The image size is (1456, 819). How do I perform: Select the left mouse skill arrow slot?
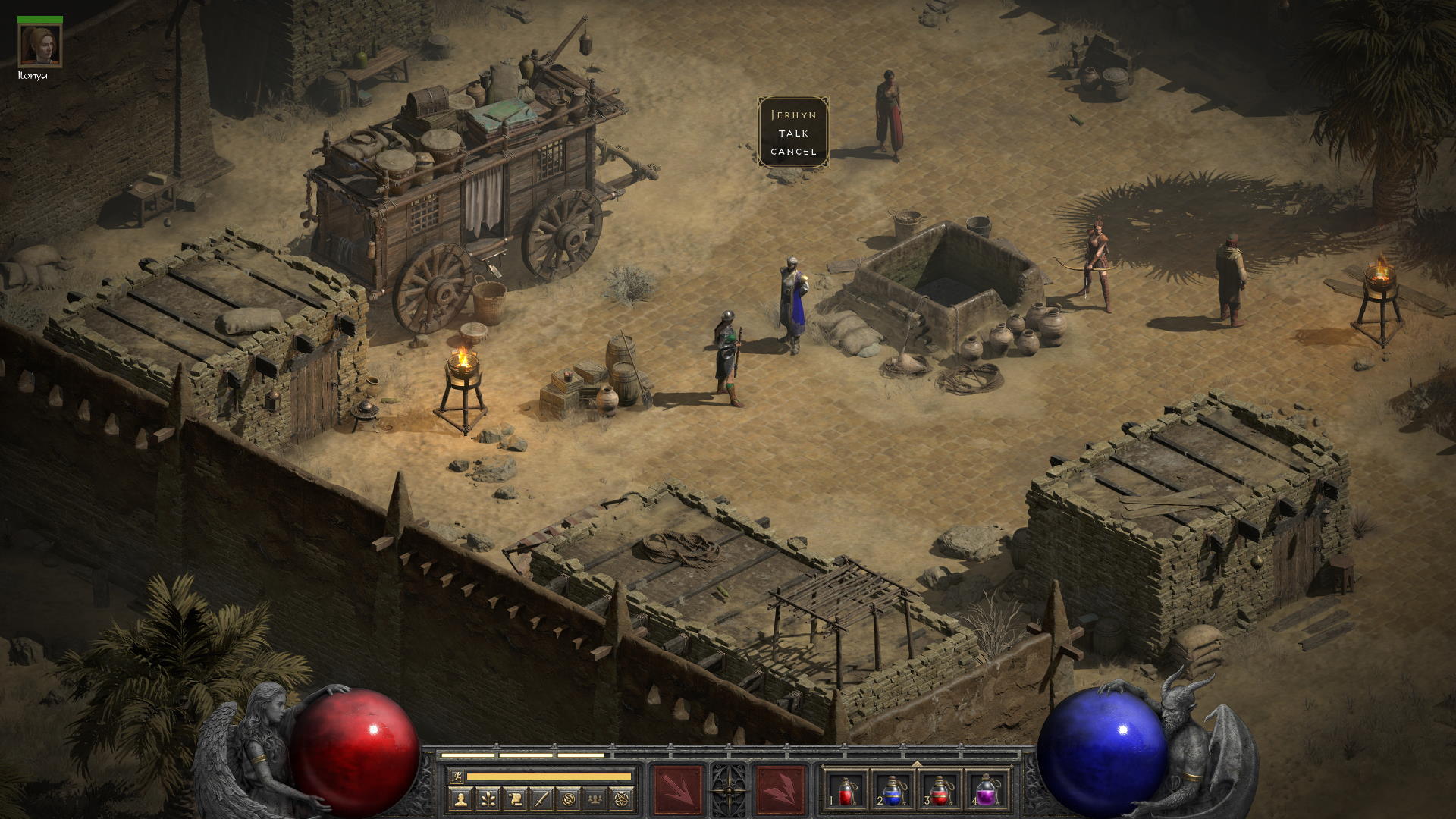tap(678, 789)
